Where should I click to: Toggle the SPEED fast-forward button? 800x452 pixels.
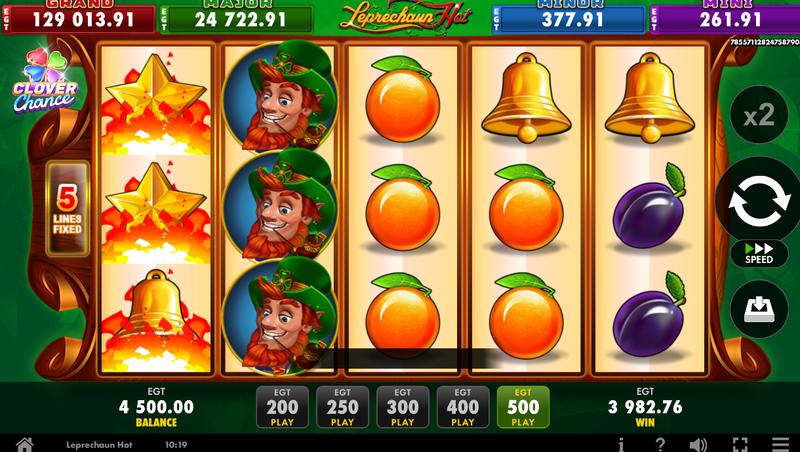[759, 253]
